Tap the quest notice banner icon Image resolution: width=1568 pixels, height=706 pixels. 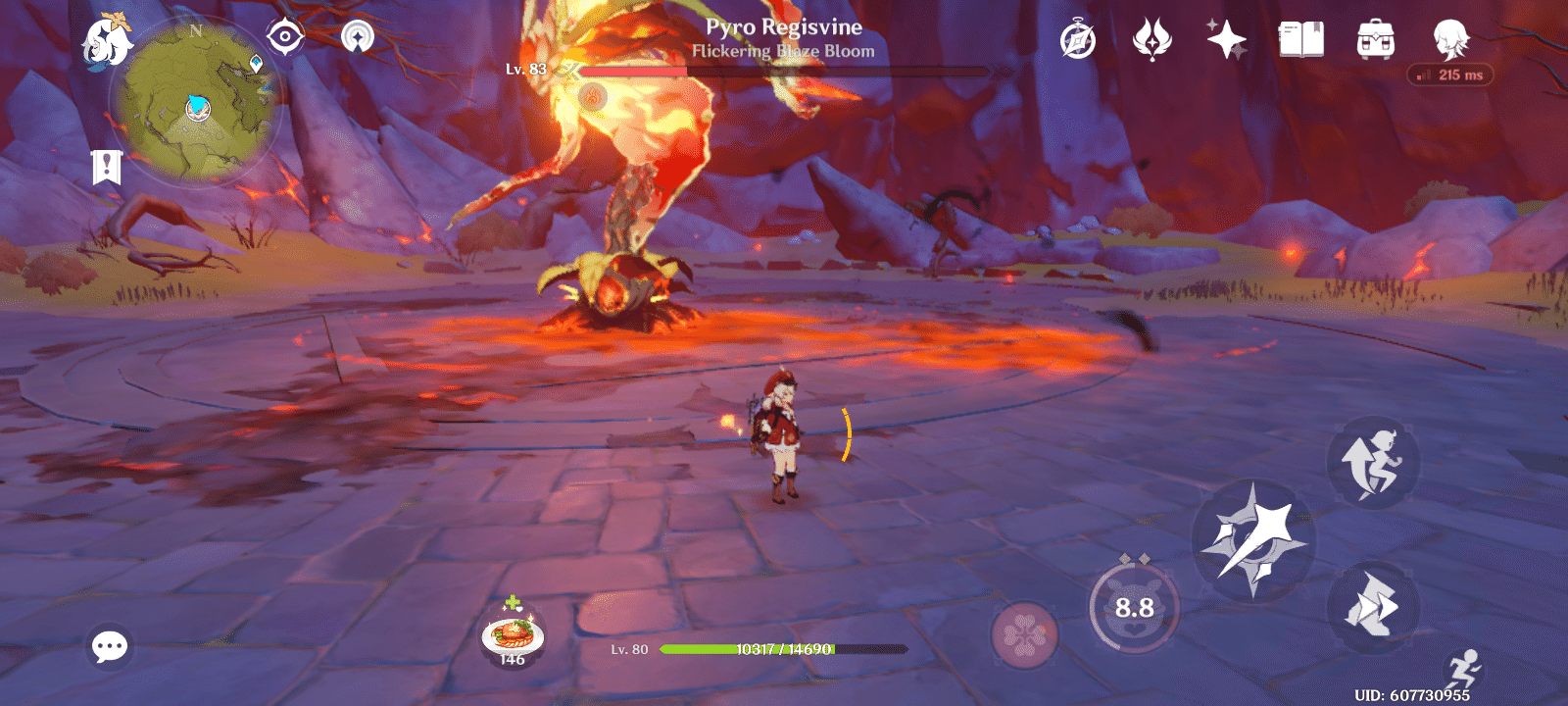[x=108, y=167]
